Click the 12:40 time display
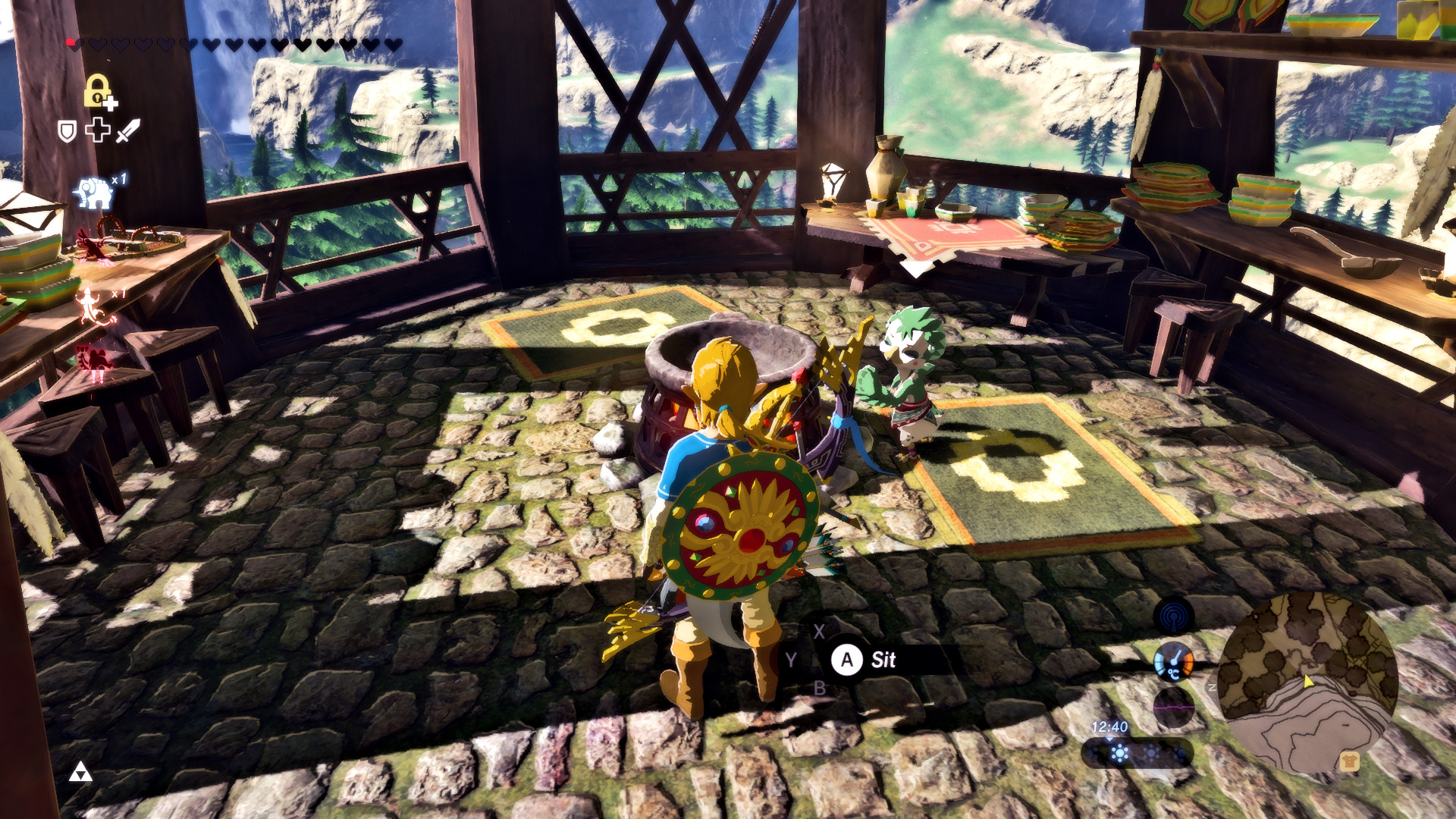1456x819 pixels. pyautogui.click(x=1110, y=726)
